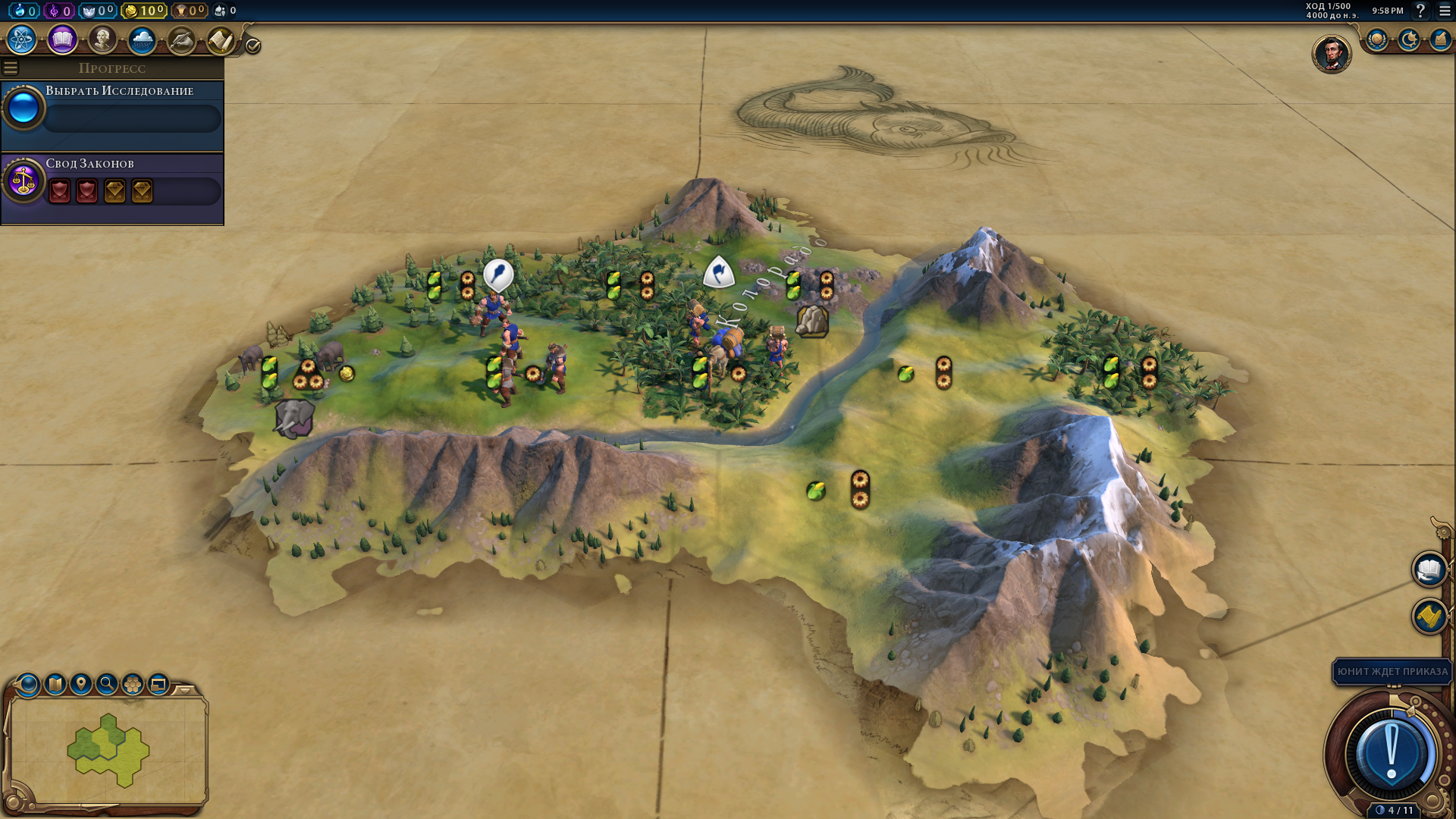This screenshot has height=819, width=1456.
Task: Open the civics tree book icon
Action: click(62, 39)
